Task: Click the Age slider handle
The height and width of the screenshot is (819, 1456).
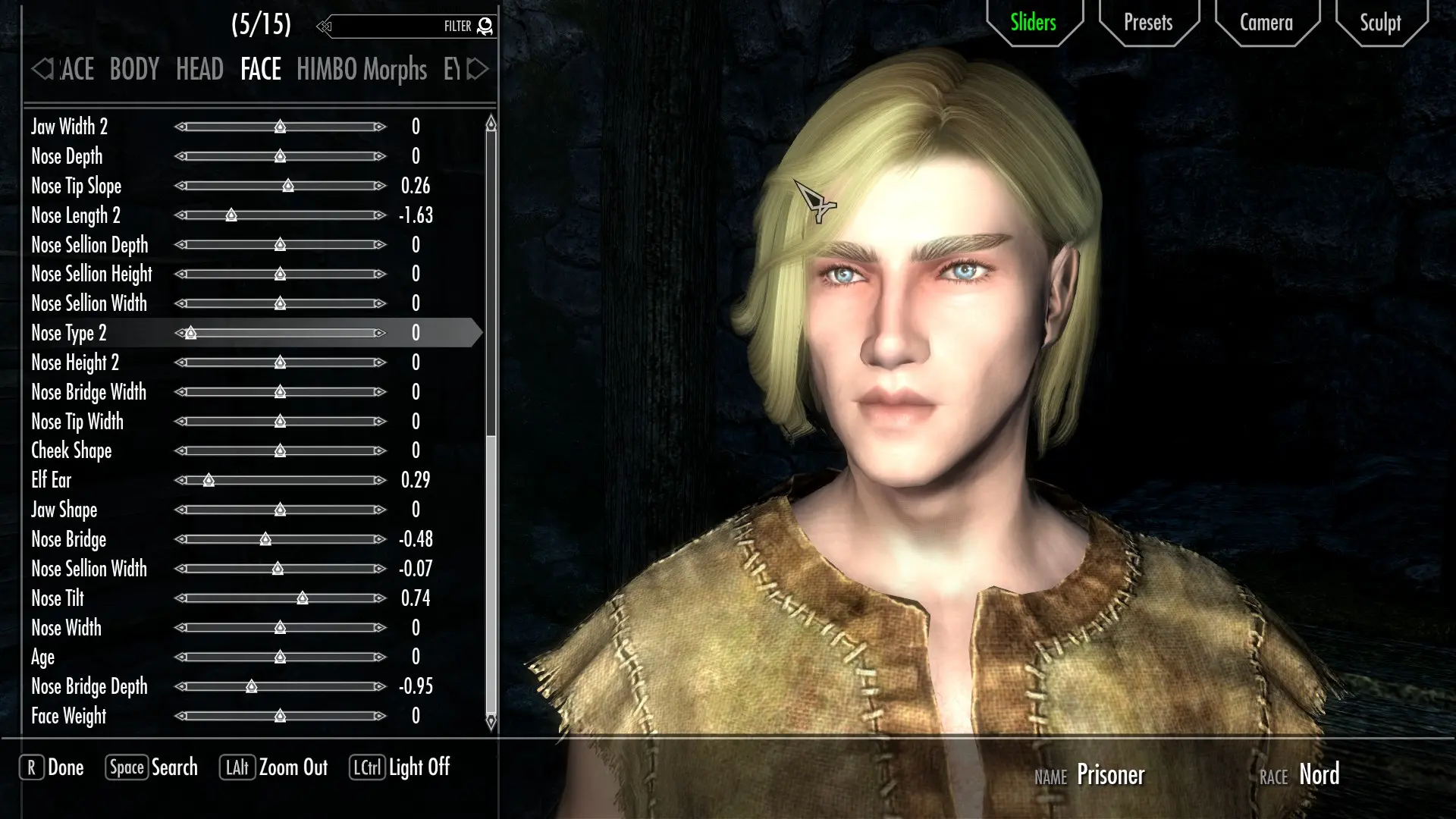Action: [x=280, y=657]
